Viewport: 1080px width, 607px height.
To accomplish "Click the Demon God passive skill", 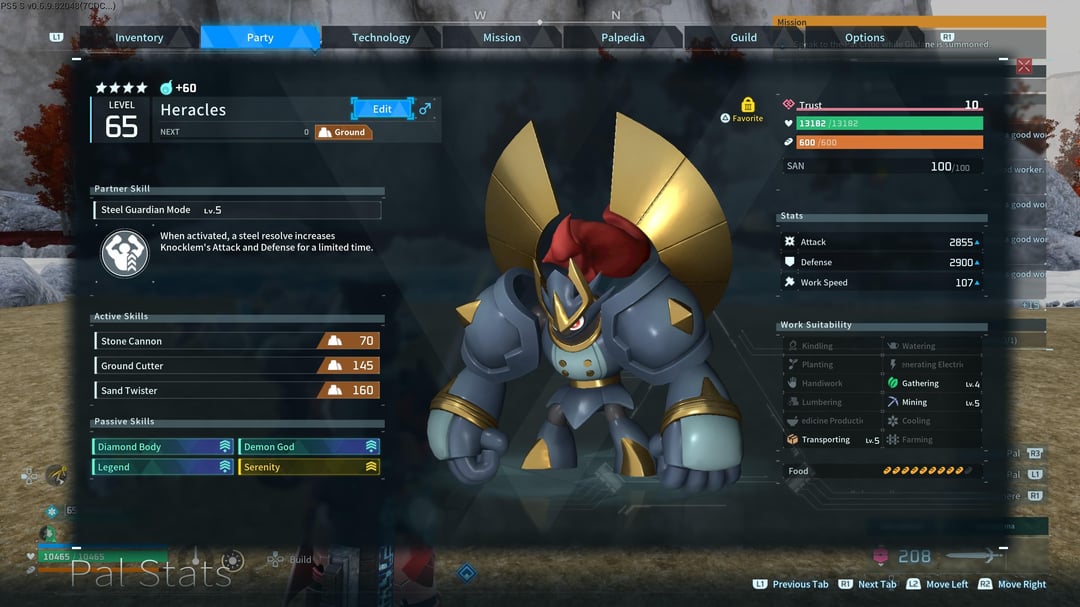I will (x=310, y=447).
